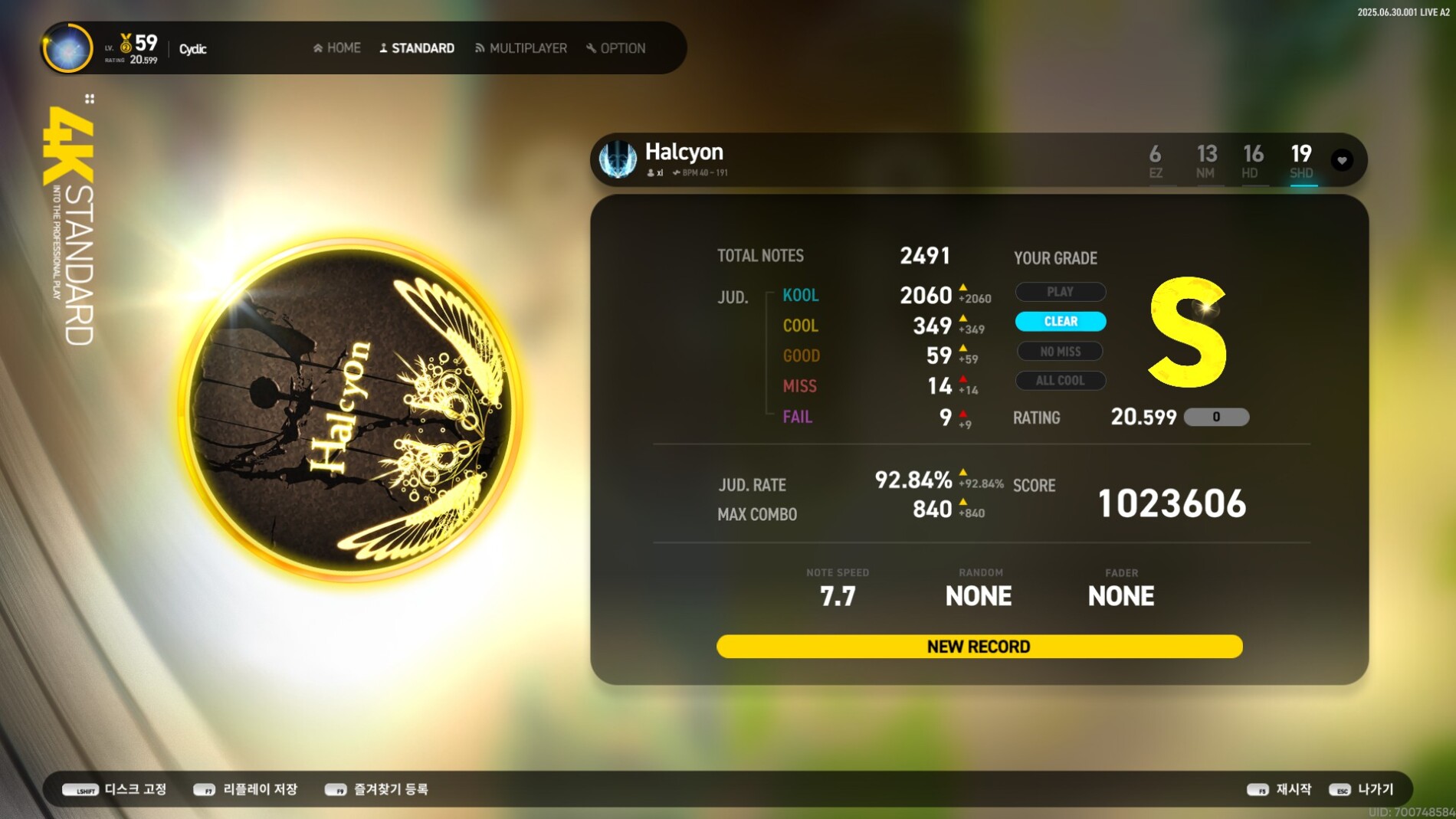Add to favorites with 즐겨찾기 등록
Image resolution: width=1456 pixels, height=819 pixels.
click(x=377, y=789)
